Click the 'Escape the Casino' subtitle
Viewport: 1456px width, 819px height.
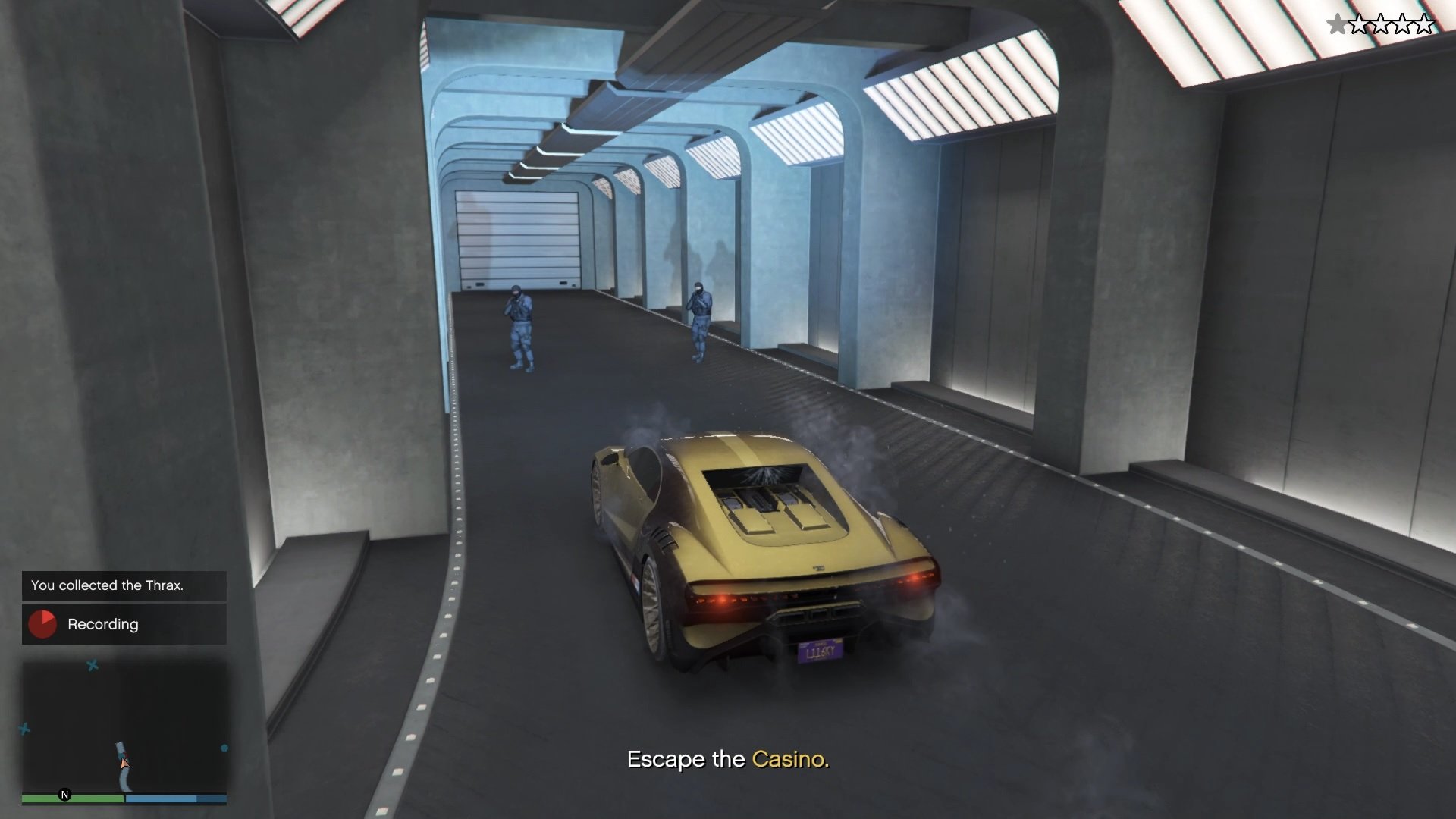click(730, 758)
